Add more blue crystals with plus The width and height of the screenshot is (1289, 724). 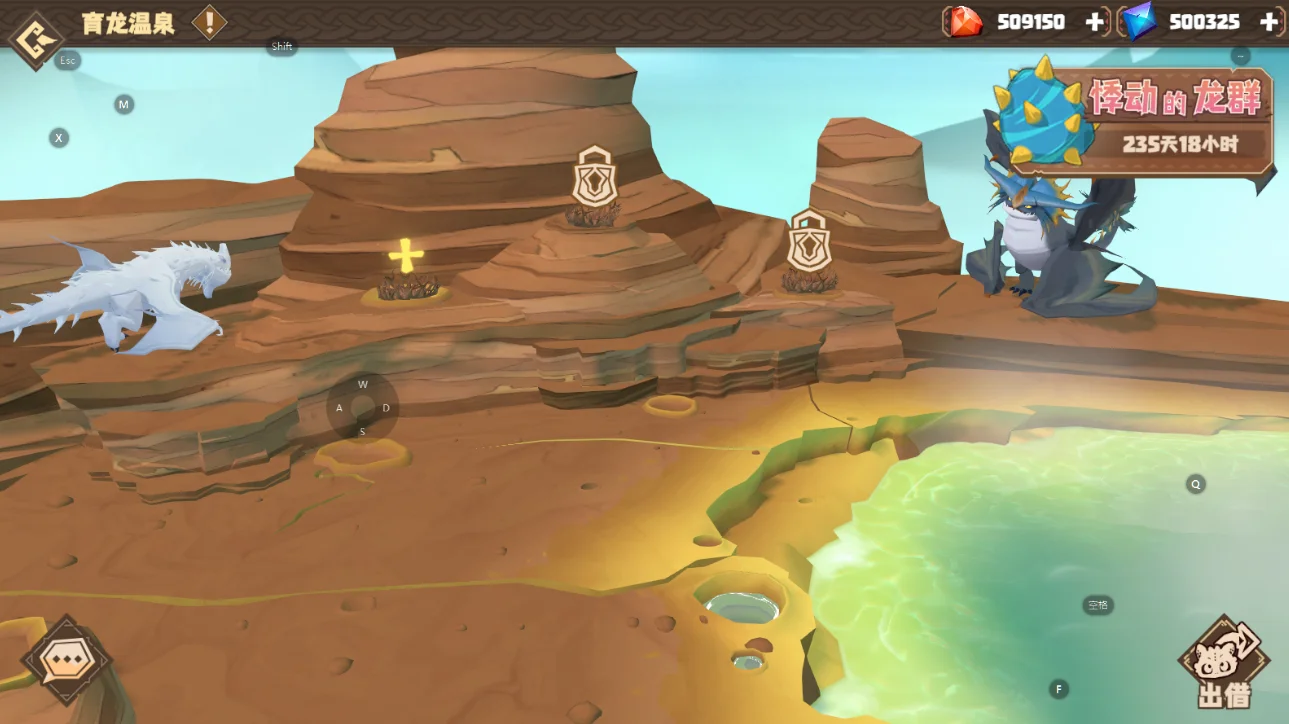[x=1269, y=22]
